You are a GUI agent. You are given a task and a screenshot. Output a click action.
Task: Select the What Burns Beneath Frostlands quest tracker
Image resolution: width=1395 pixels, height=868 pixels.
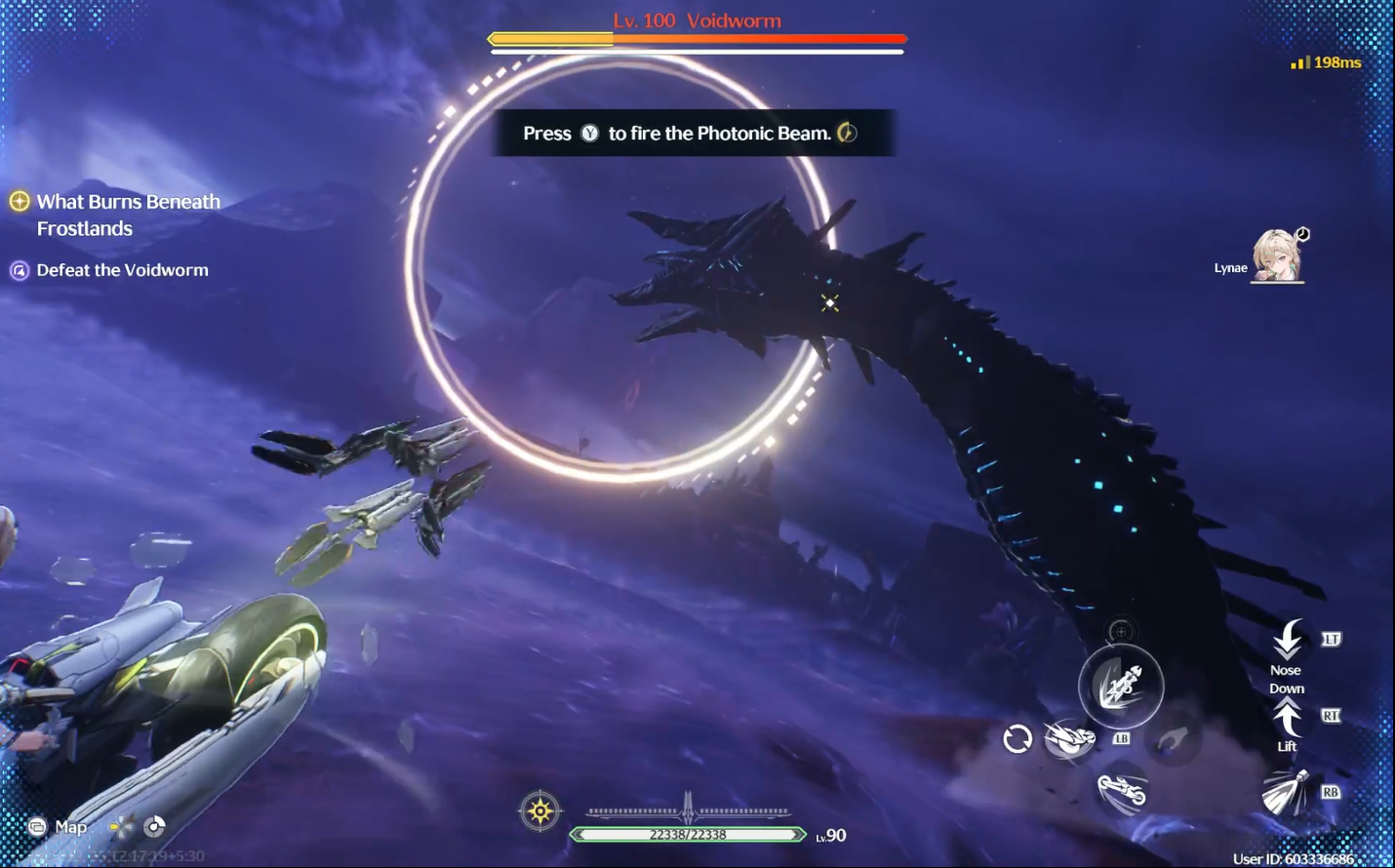(128, 215)
